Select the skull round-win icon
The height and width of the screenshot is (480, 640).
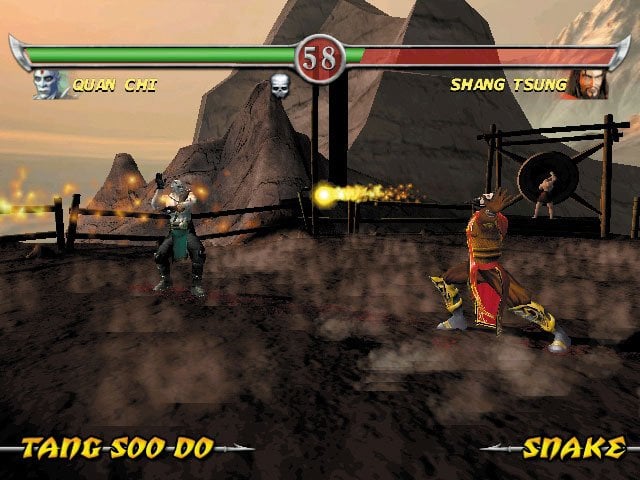[x=280, y=86]
